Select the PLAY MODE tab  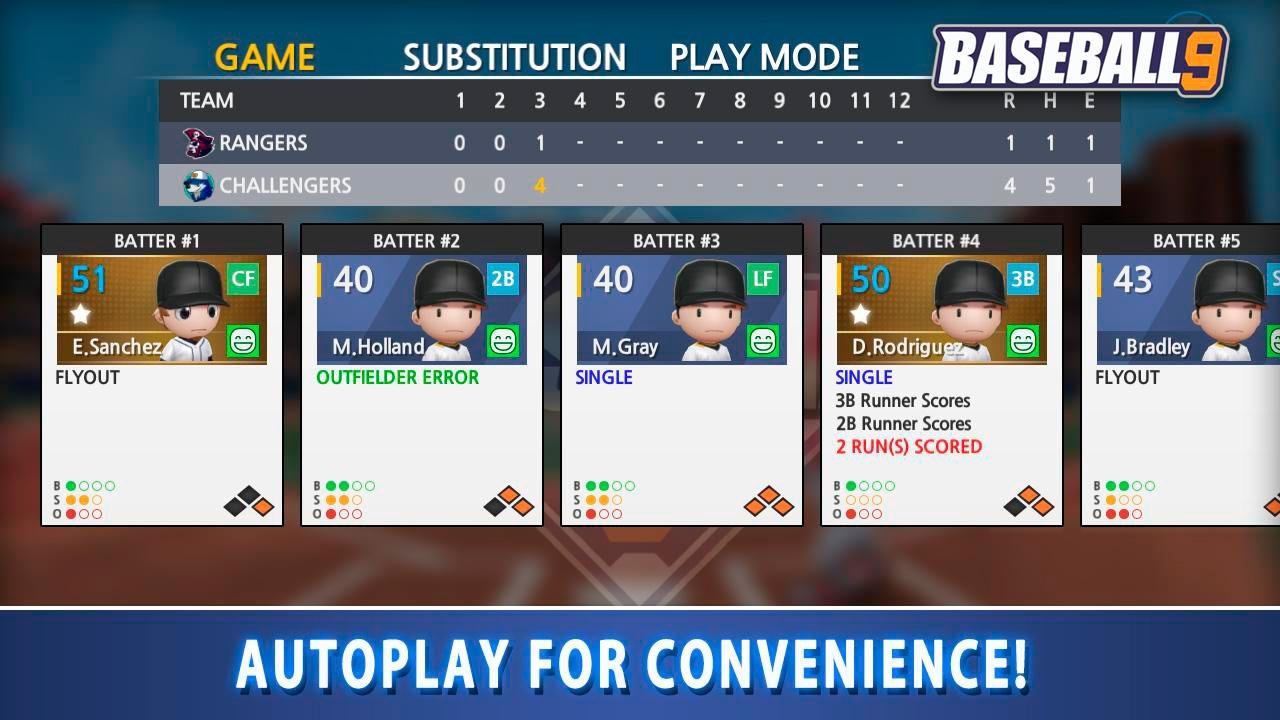coord(764,57)
